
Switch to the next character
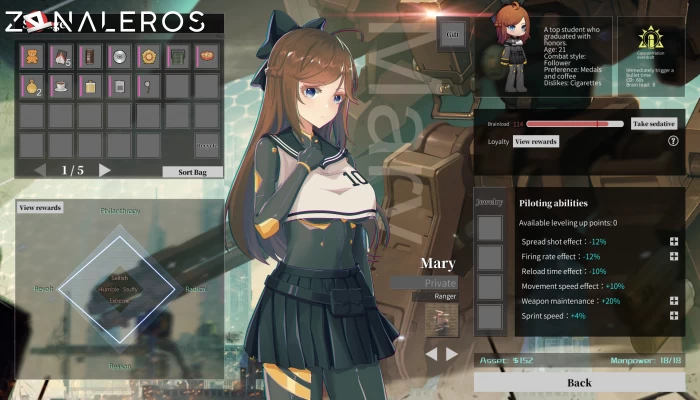pos(452,354)
